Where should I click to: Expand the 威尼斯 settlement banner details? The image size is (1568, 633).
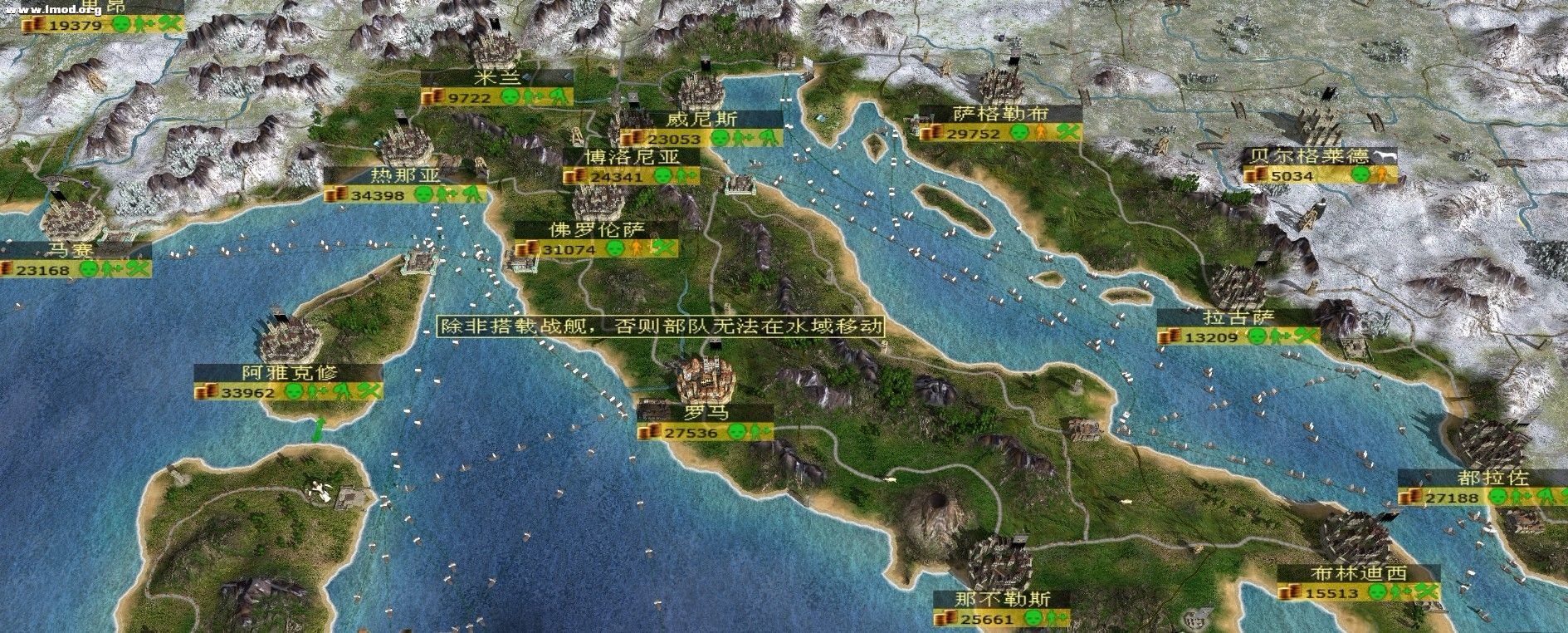click(706, 119)
